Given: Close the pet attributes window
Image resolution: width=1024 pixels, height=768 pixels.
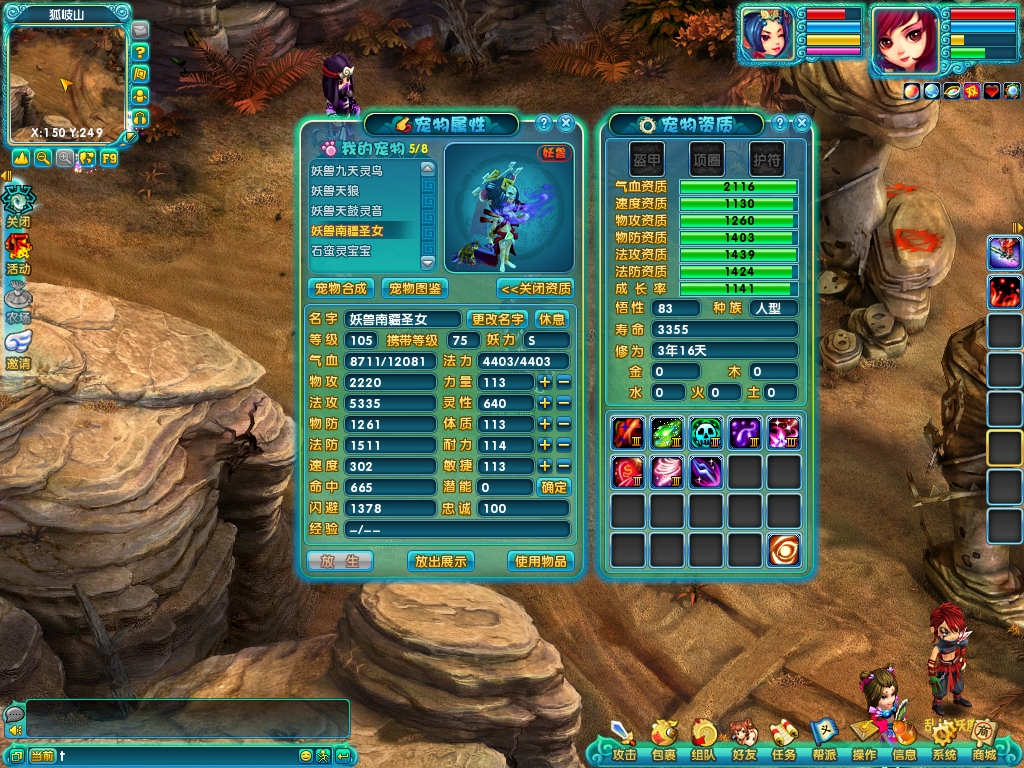Looking at the screenshot, I should (x=566, y=123).
